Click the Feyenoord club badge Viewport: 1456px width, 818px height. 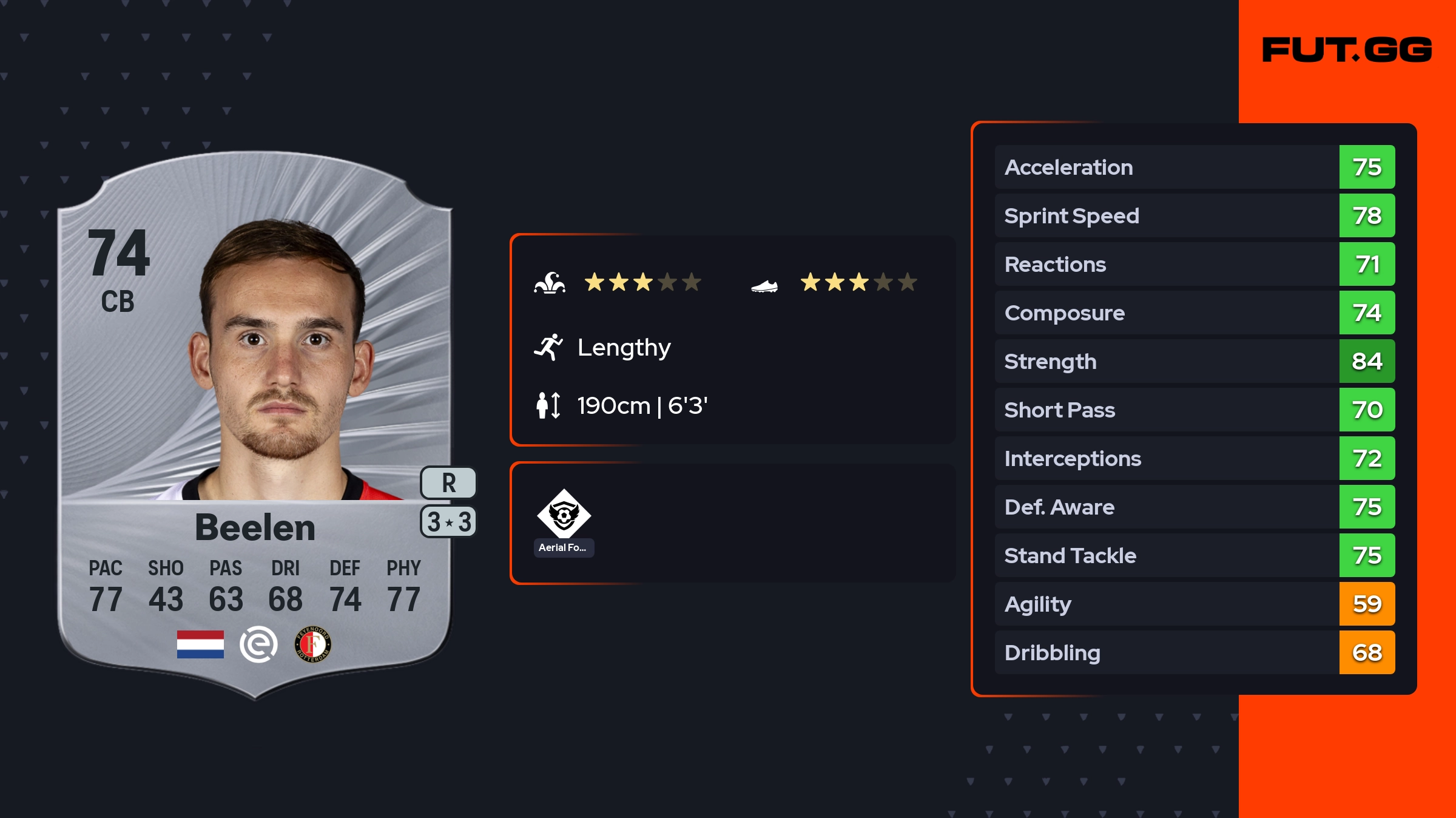click(x=313, y=644)
